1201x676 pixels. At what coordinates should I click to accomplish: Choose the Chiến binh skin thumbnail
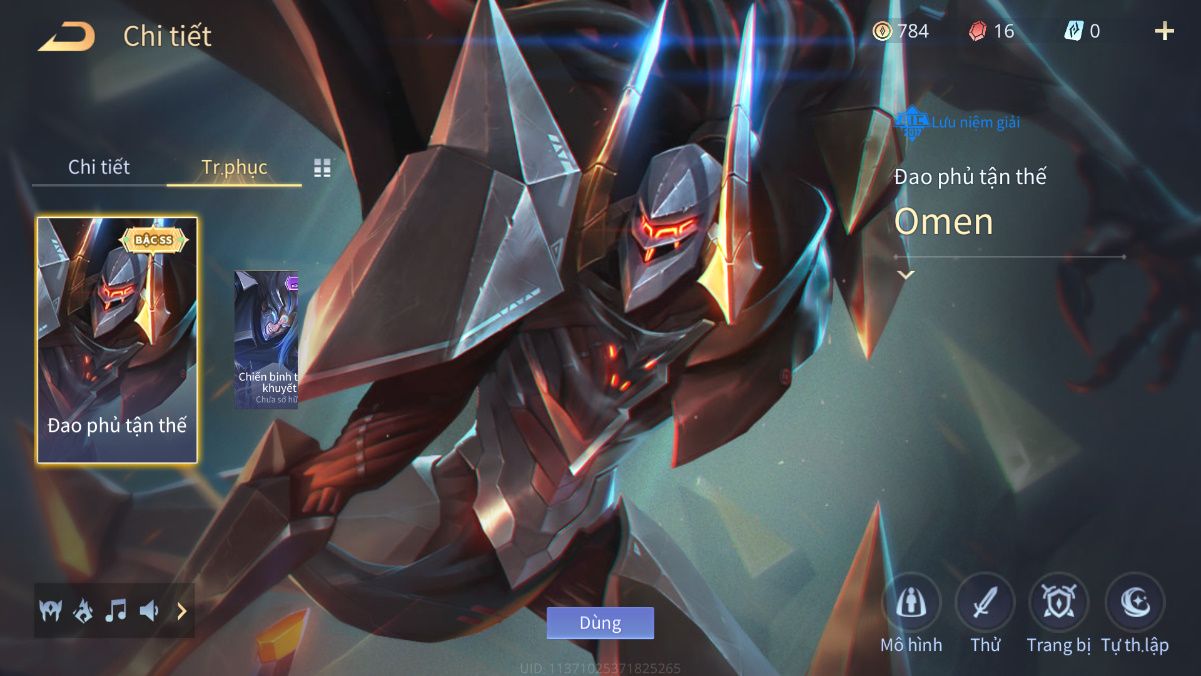coord(266,340)
